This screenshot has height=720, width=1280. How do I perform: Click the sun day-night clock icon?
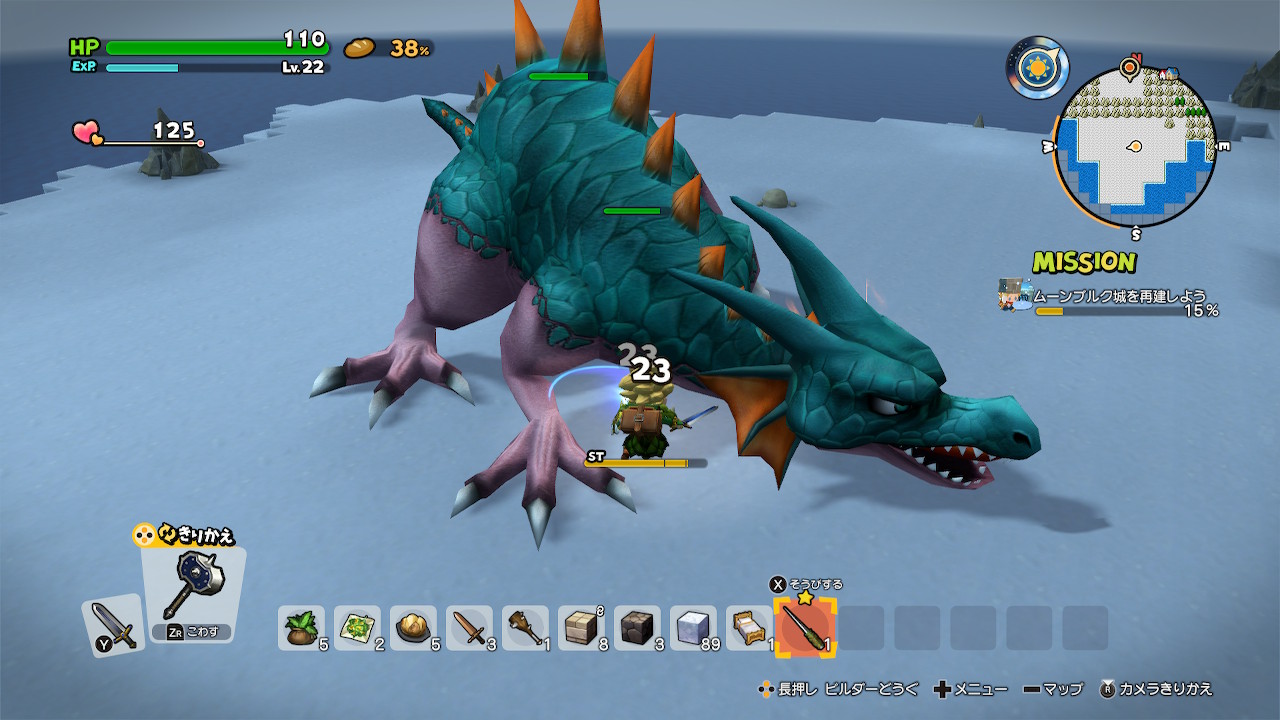(1037, 67)
